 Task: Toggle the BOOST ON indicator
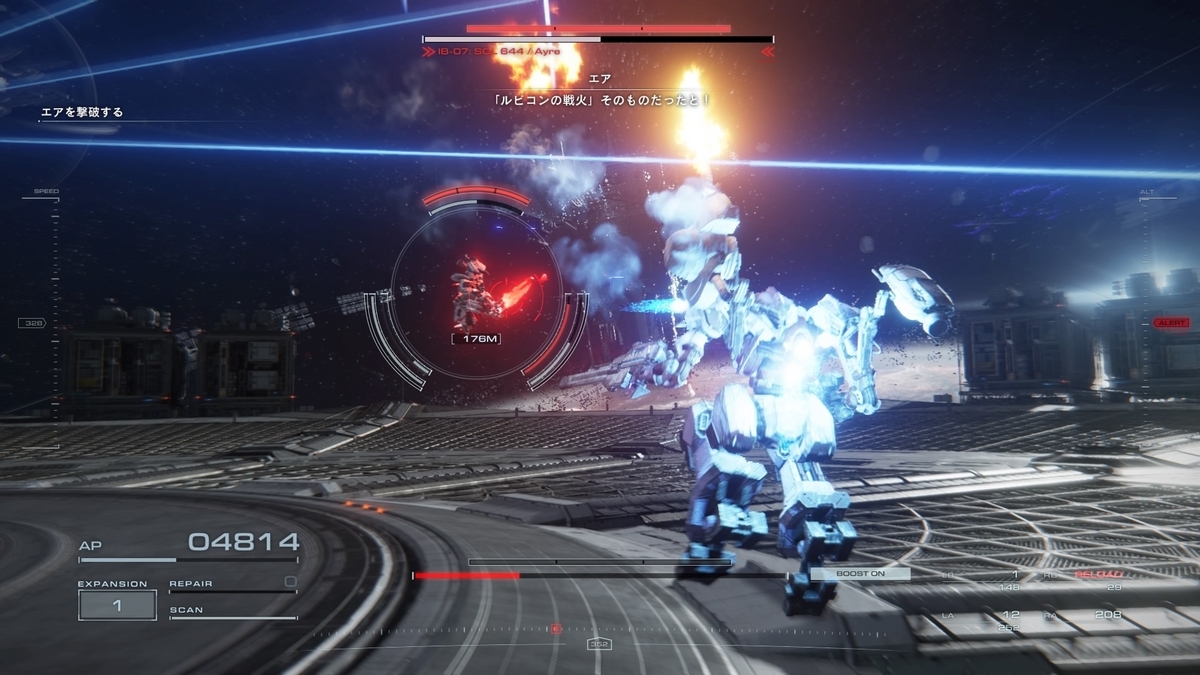click(860, 574)
